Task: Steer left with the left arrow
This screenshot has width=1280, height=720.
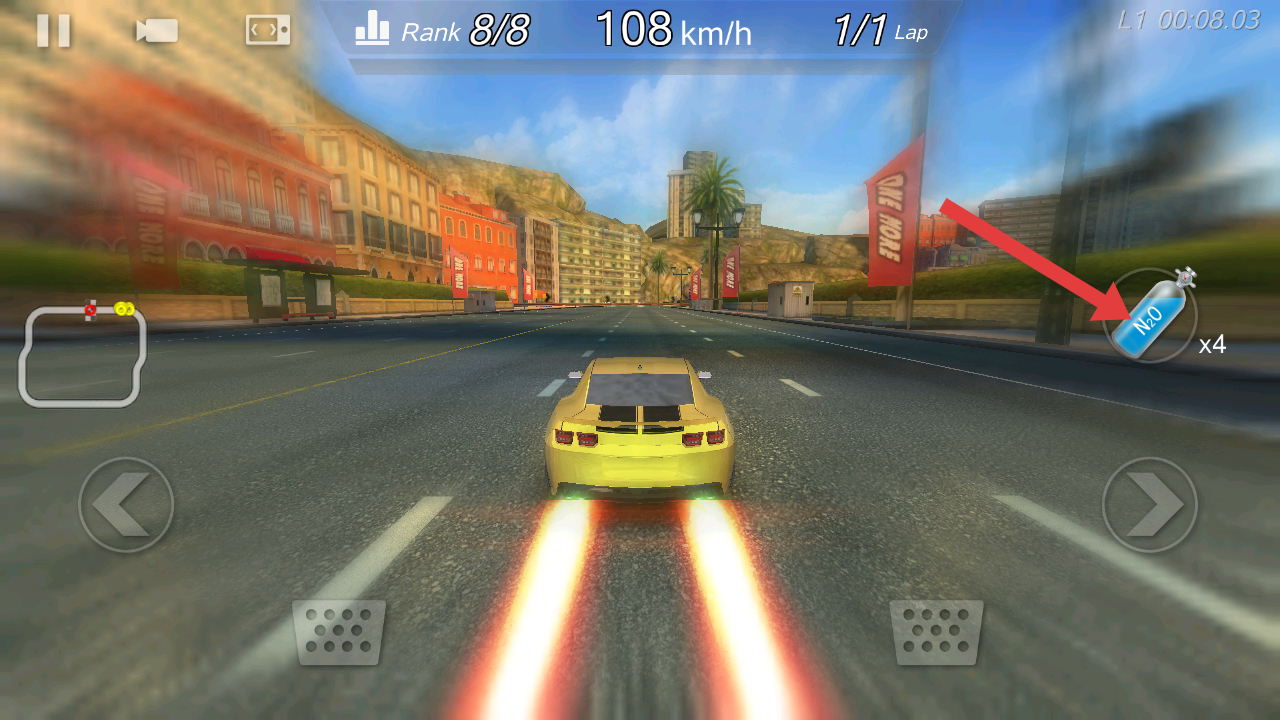Action: coord(126,505)
